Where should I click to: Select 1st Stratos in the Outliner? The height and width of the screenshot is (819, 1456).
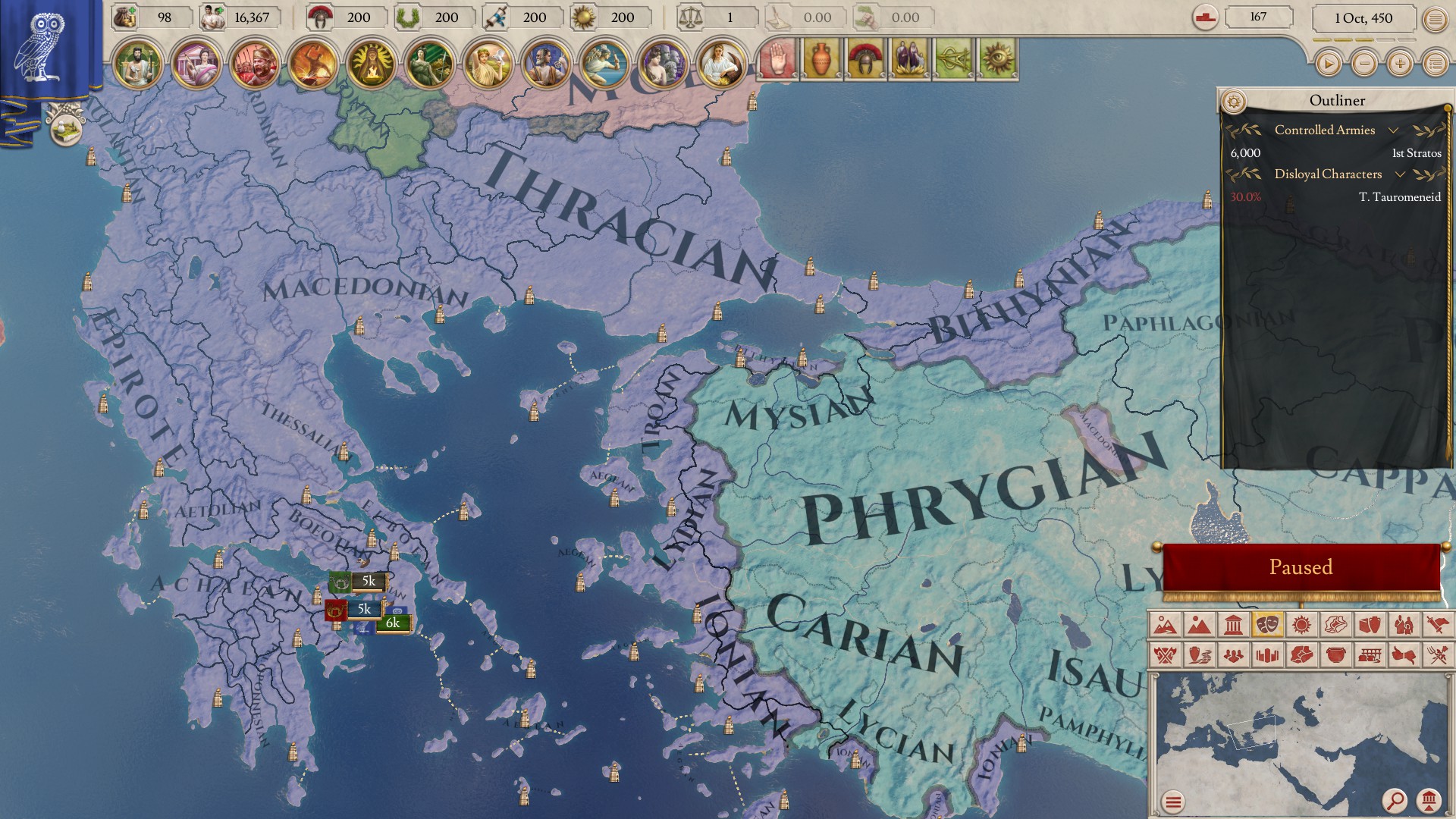[1417, 153]
